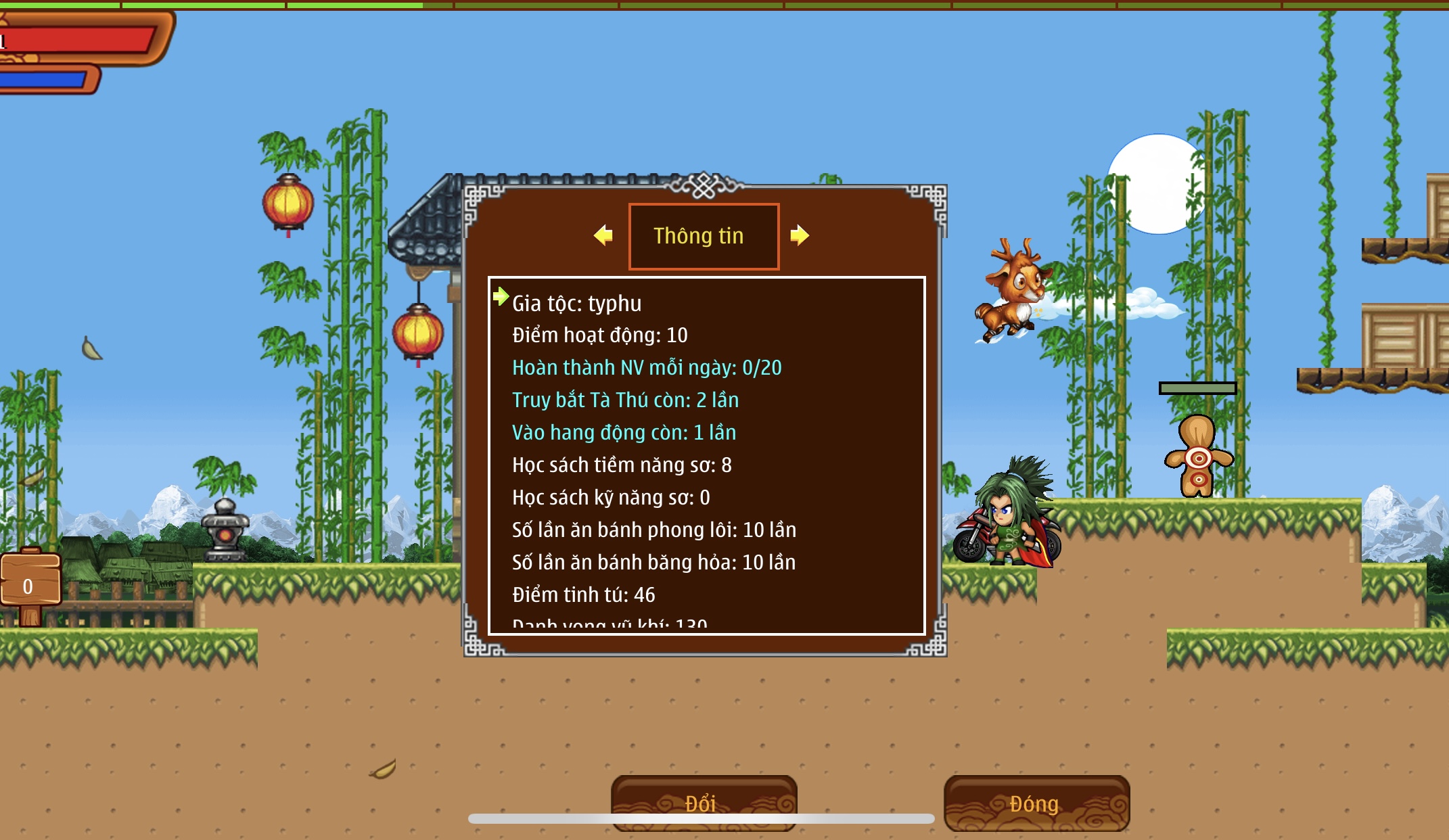Go to the previous tab with left arrow
The image size is (1449, 840).
pyautogui.click(x=603, y=235)
